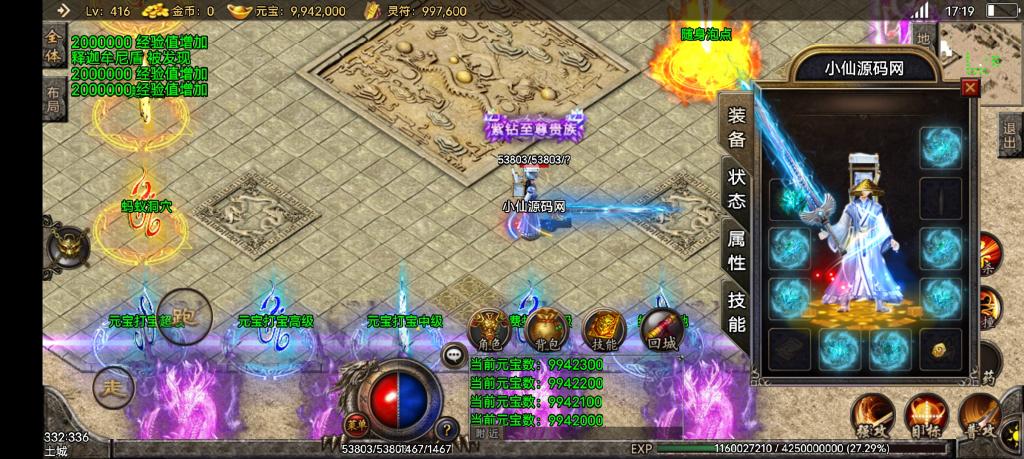Open the 菜单 (Menu) button by the orb
The image size is (1024, 459).
(x=353, y=425)
